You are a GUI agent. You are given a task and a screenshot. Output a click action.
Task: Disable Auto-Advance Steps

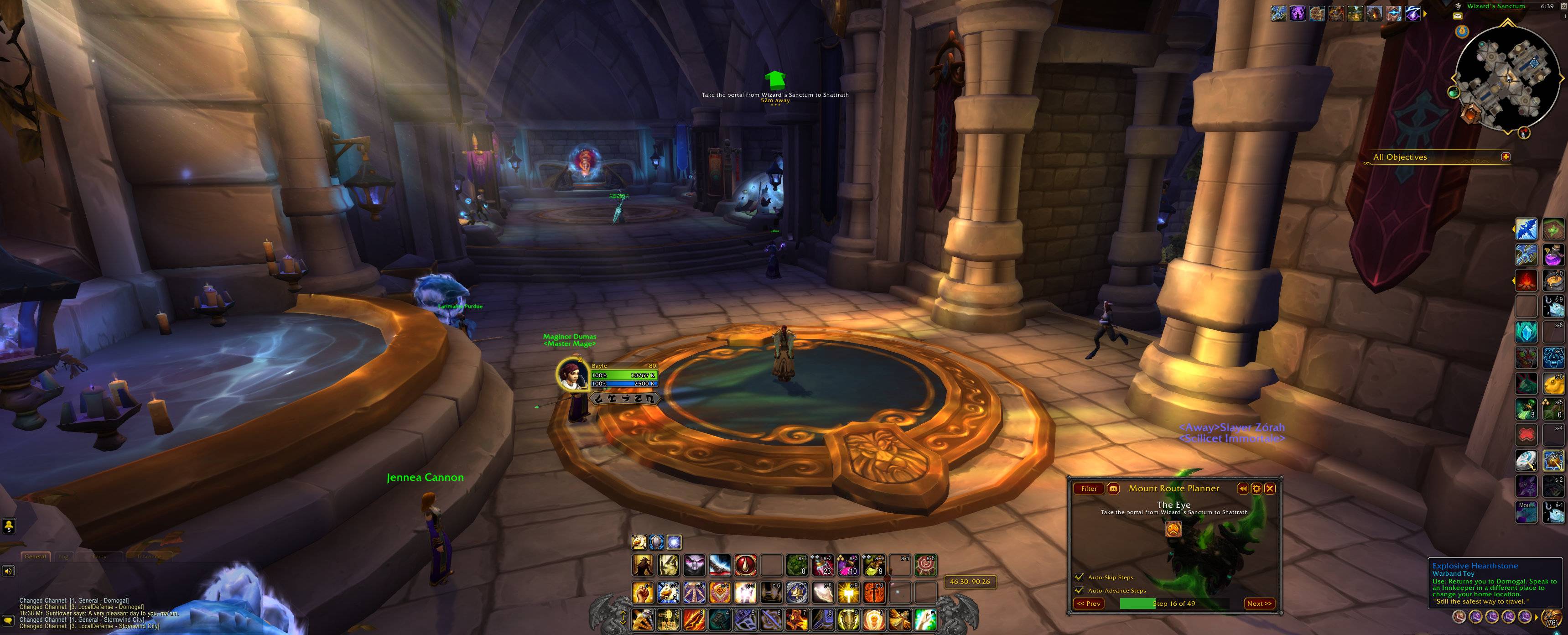(1080, 591)
